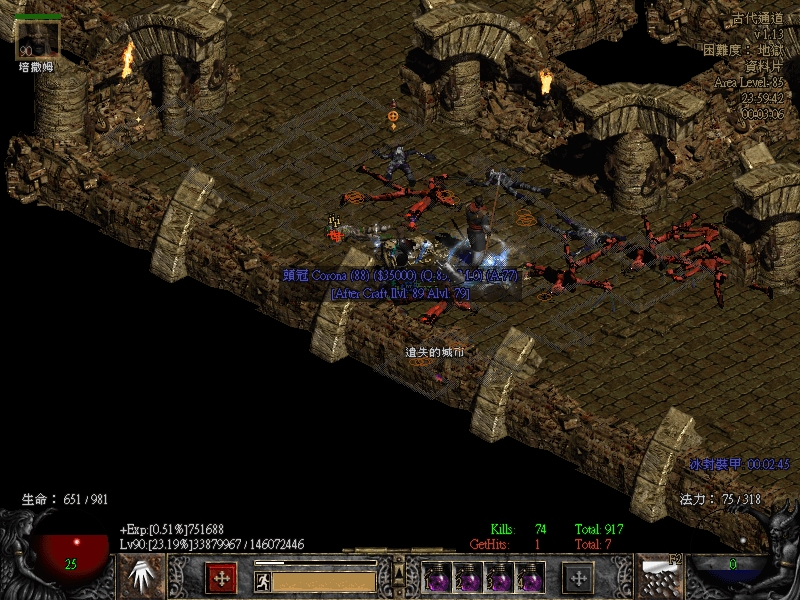Open the left-click claw skill selector
Screen dimensions: 800x600
pos(140,577)
